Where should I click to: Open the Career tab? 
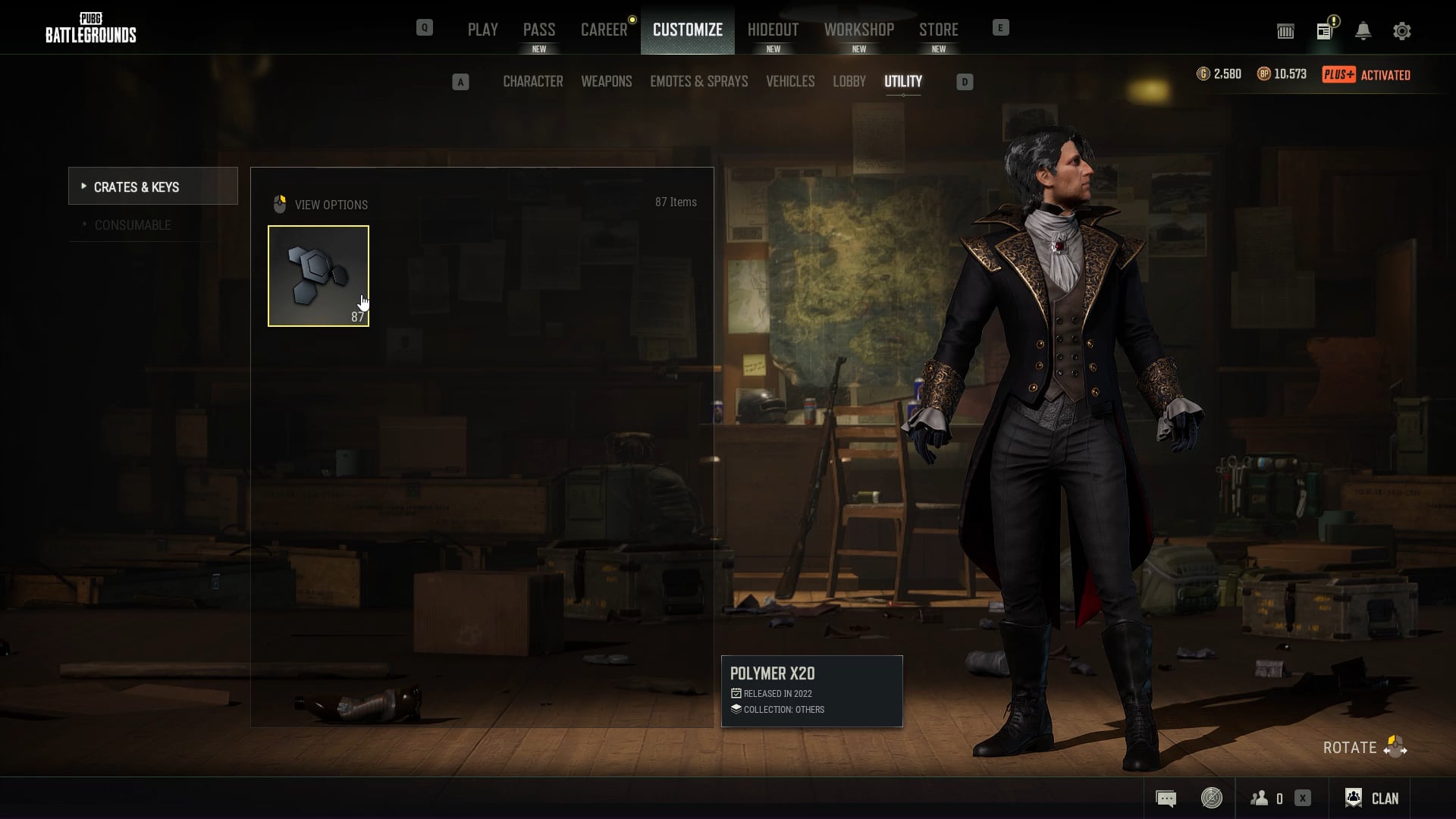604,30
